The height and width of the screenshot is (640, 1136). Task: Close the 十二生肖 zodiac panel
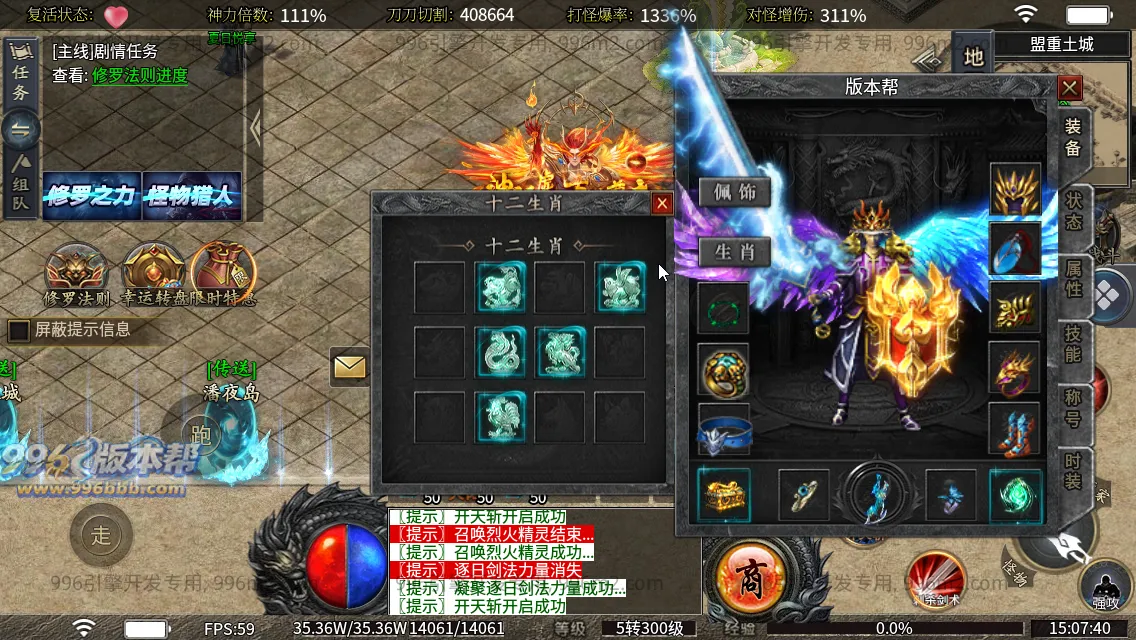pyautogui.click(x=661, y=204)
